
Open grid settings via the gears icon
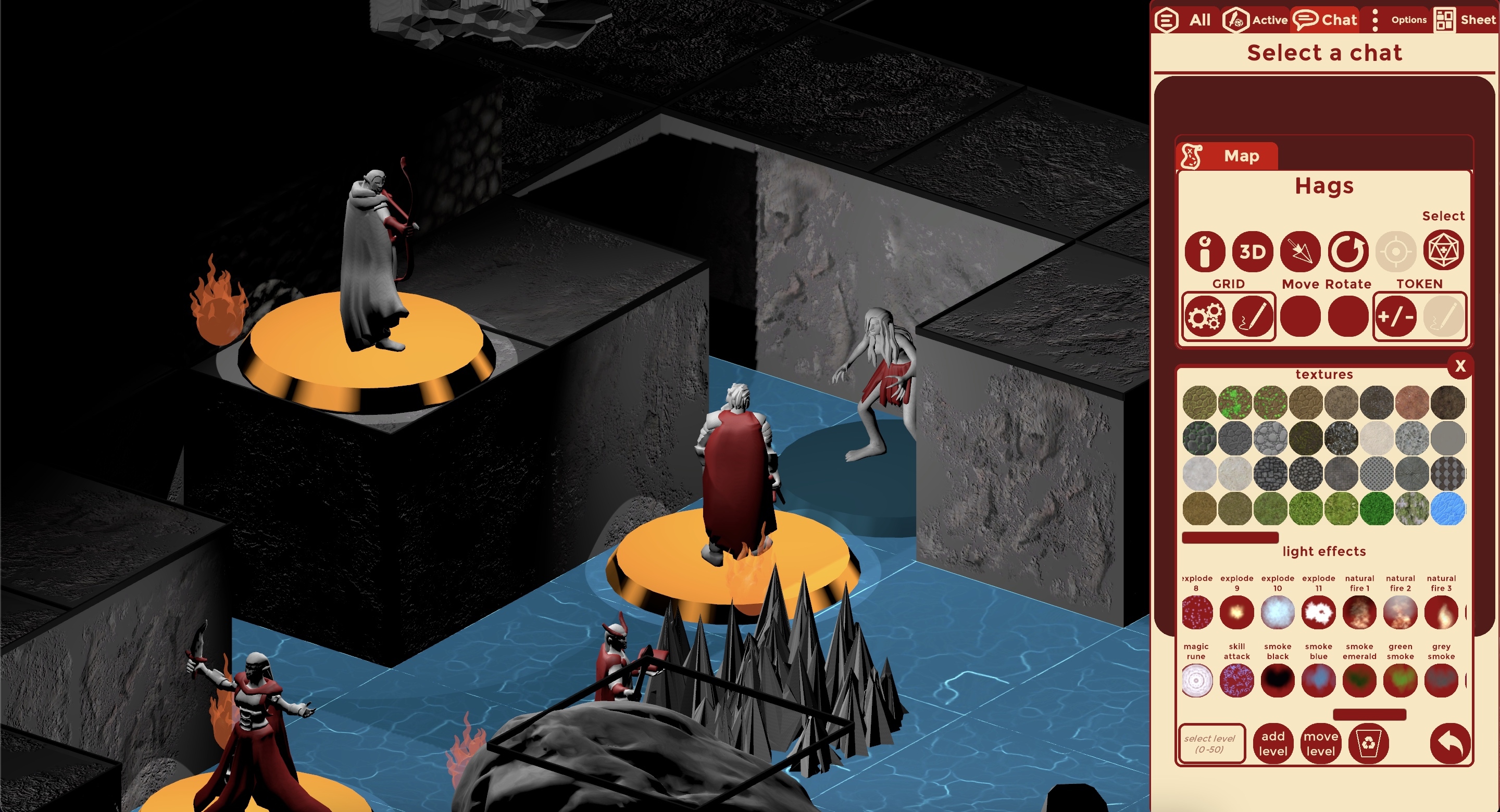tap(1204, 316)
